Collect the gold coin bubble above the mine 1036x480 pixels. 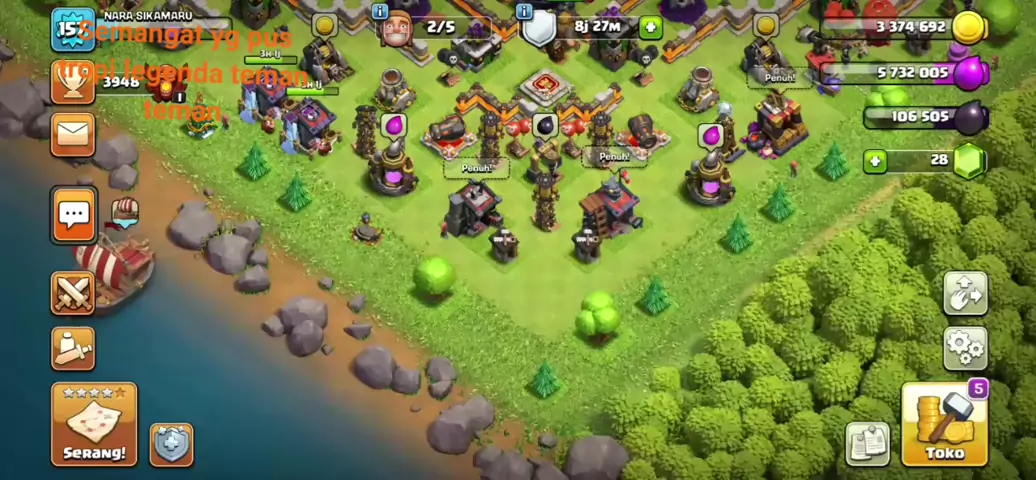323,25
